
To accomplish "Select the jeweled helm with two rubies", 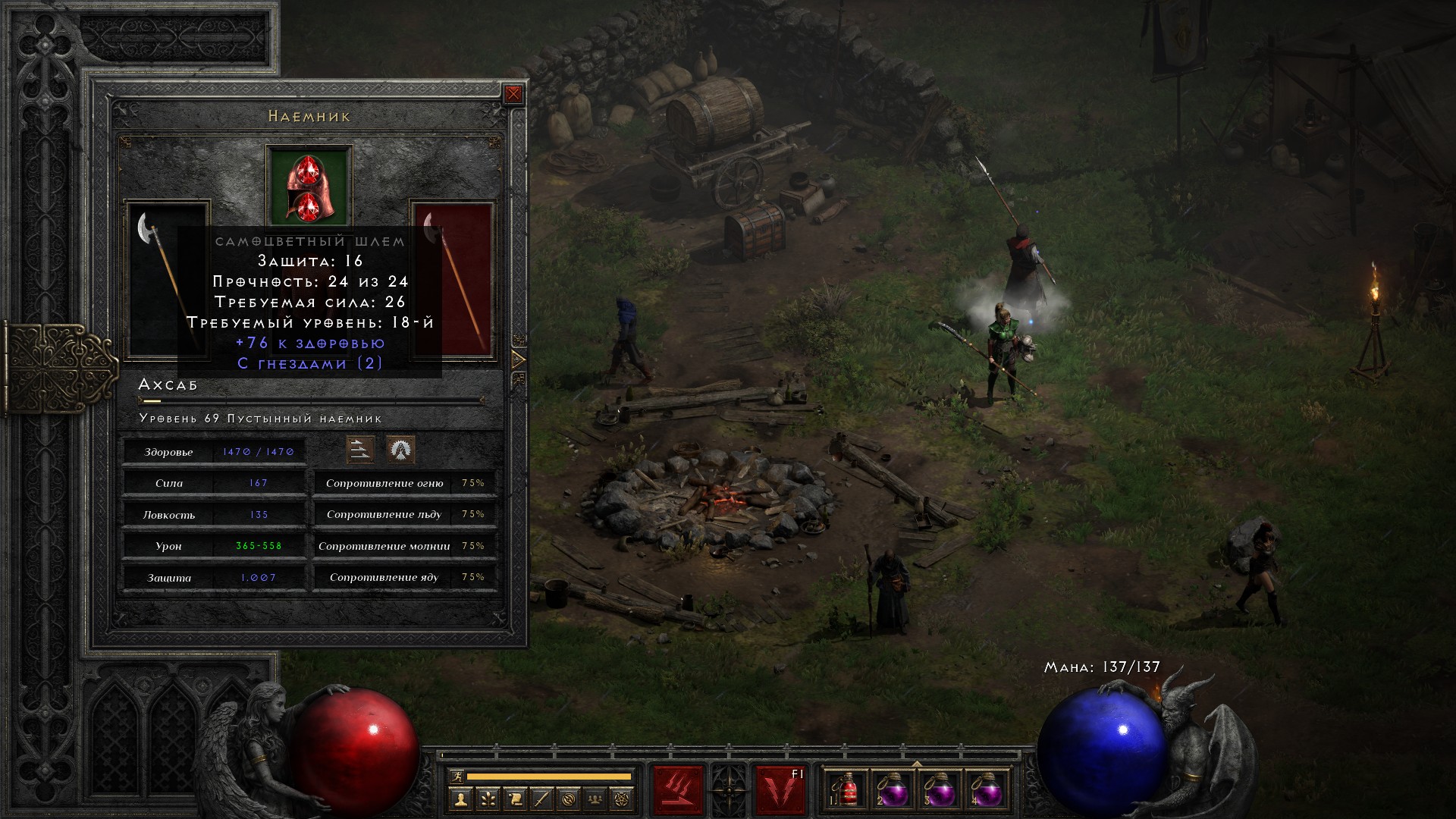I will (x=309, y=186).
